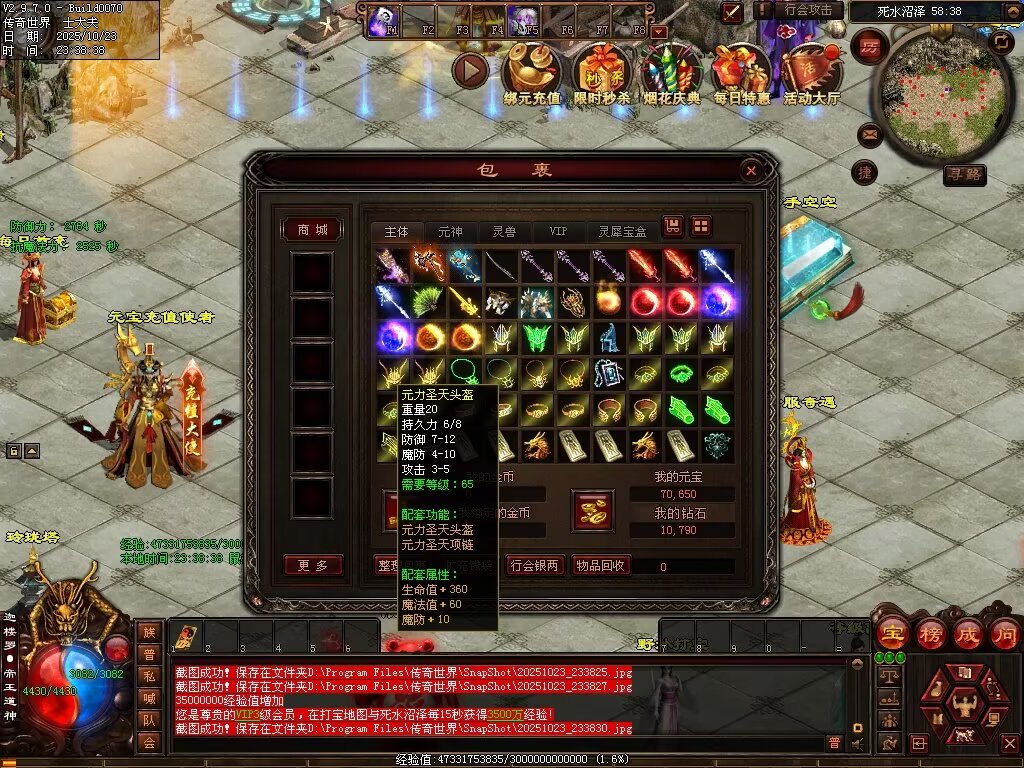This screenshot has width=1024, height=768.
Task: Select the green folding fan item
Action: point(427,301)
